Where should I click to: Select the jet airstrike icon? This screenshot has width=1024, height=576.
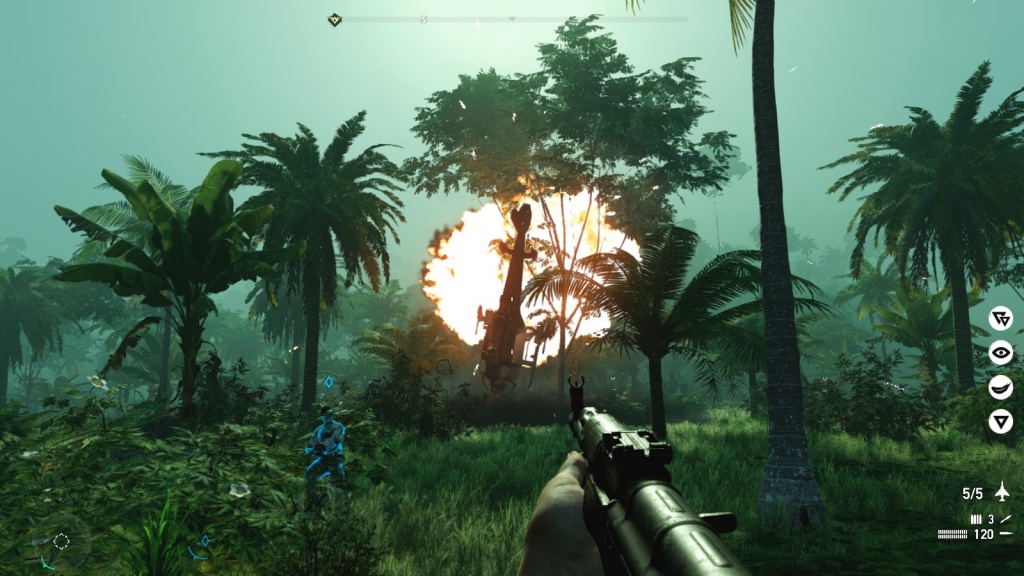tap(1001, 491)
